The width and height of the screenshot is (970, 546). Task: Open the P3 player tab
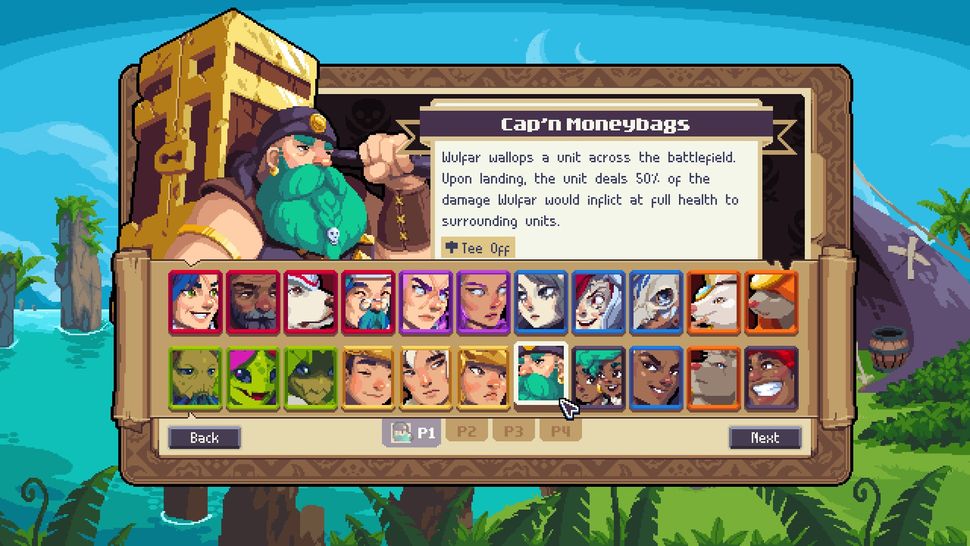coord(513,432)
